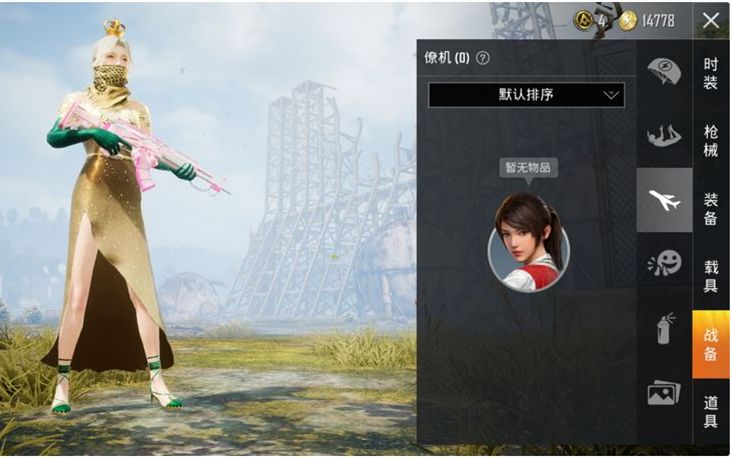Click the silver badge currency icon
The image size is (732, 458).
pyautogui.click(x=583, y=20)
